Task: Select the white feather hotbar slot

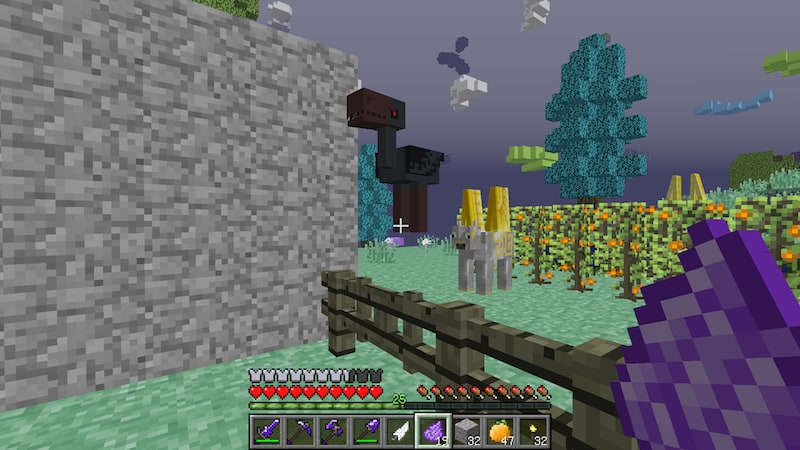Action: pyautogui.click(x=399, y=430)
